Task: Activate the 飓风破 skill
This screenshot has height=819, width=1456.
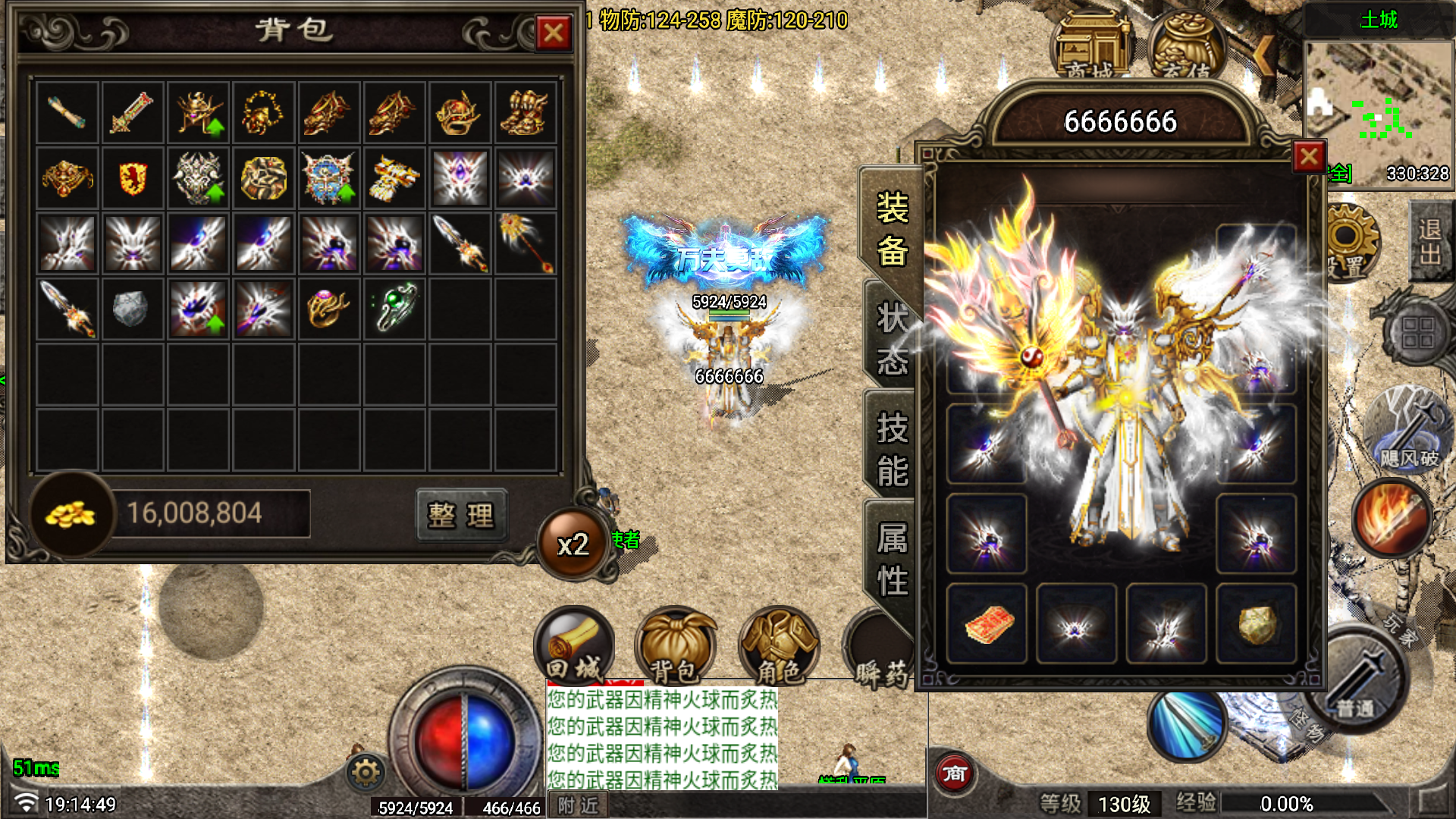Action: pos(1407,430)
